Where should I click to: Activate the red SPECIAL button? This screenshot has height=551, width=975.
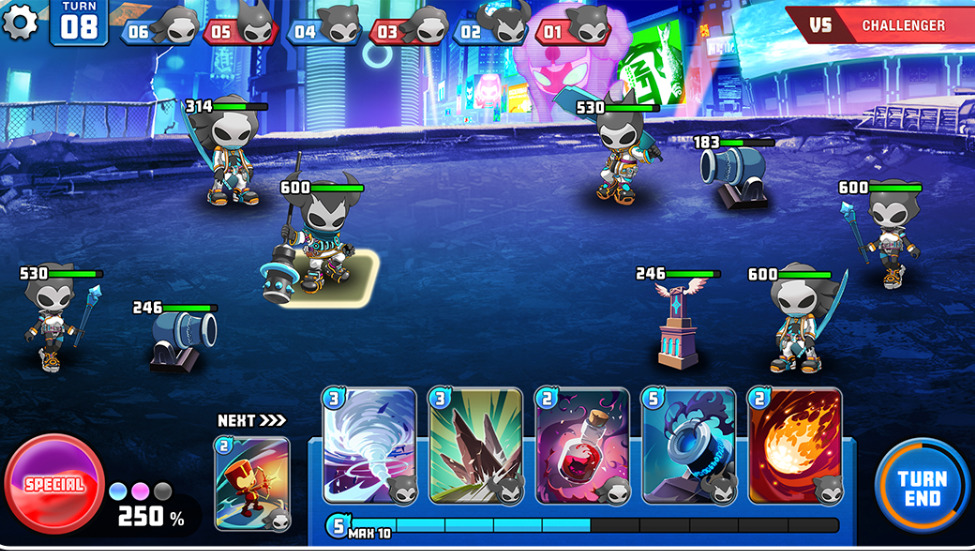tap(55, 485)
